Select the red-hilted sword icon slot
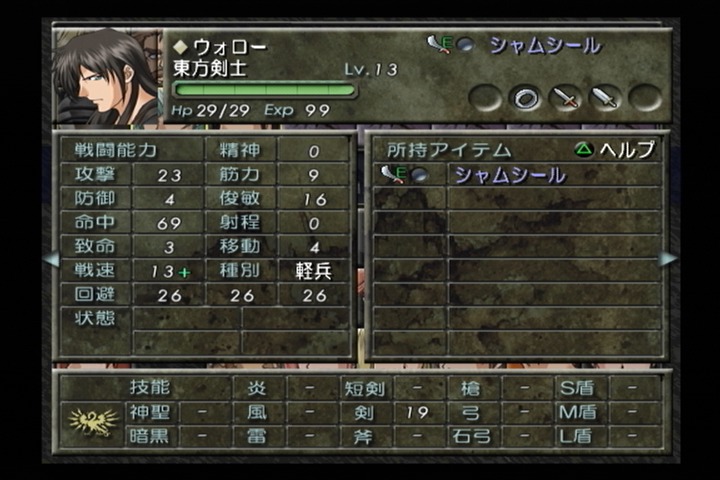Viewport: 720px width, 480px height. [565, 97]
